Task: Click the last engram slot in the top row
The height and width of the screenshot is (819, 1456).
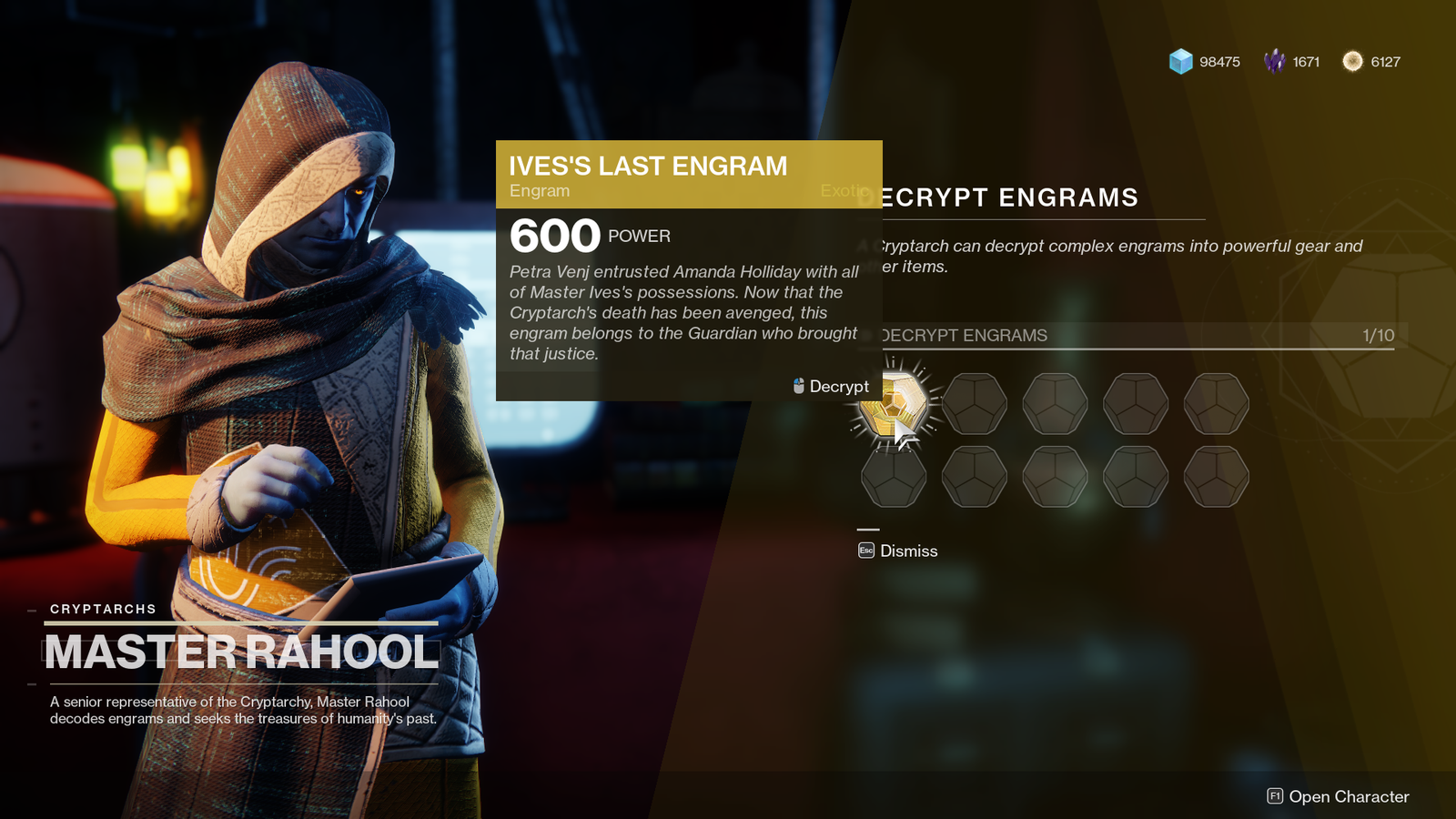Action: 1218,403
